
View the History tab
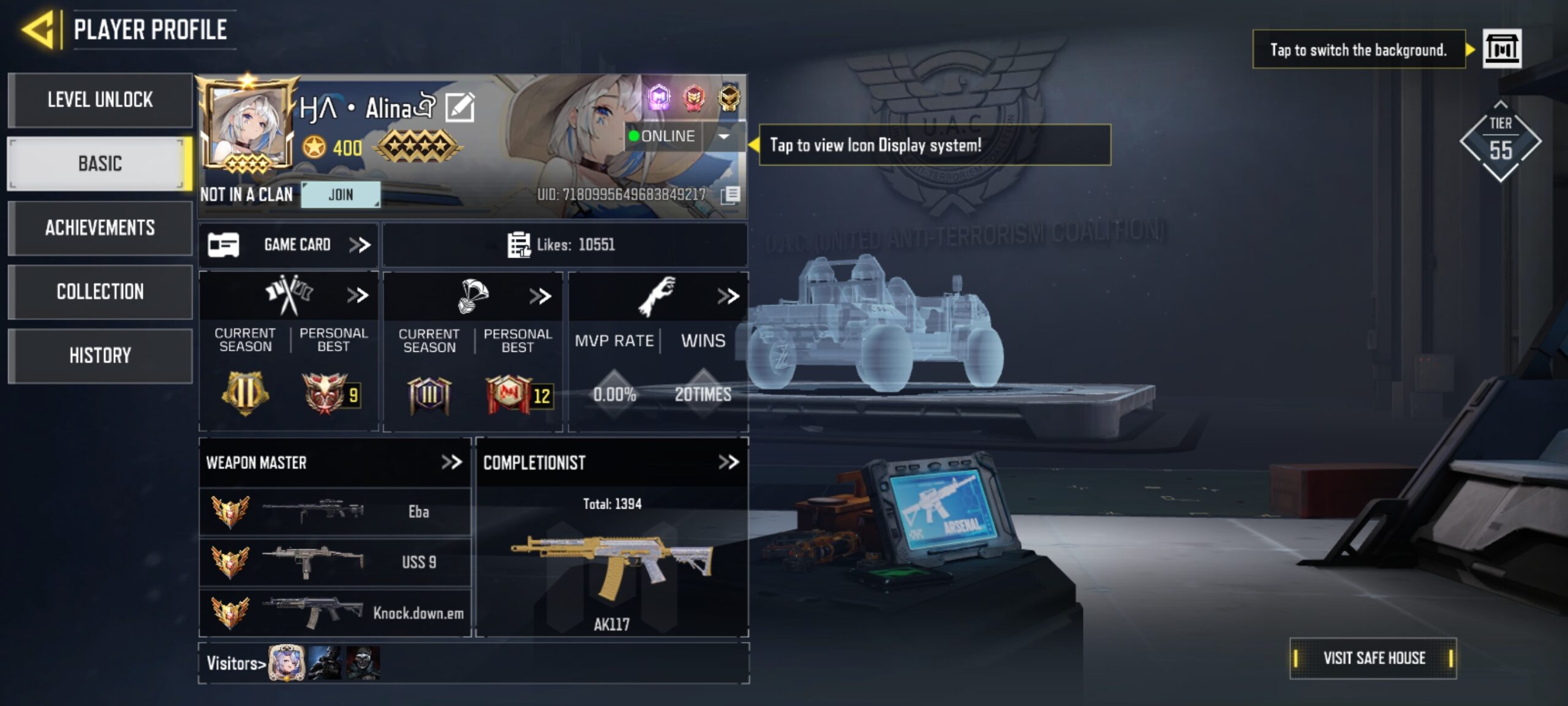point(100,355)
